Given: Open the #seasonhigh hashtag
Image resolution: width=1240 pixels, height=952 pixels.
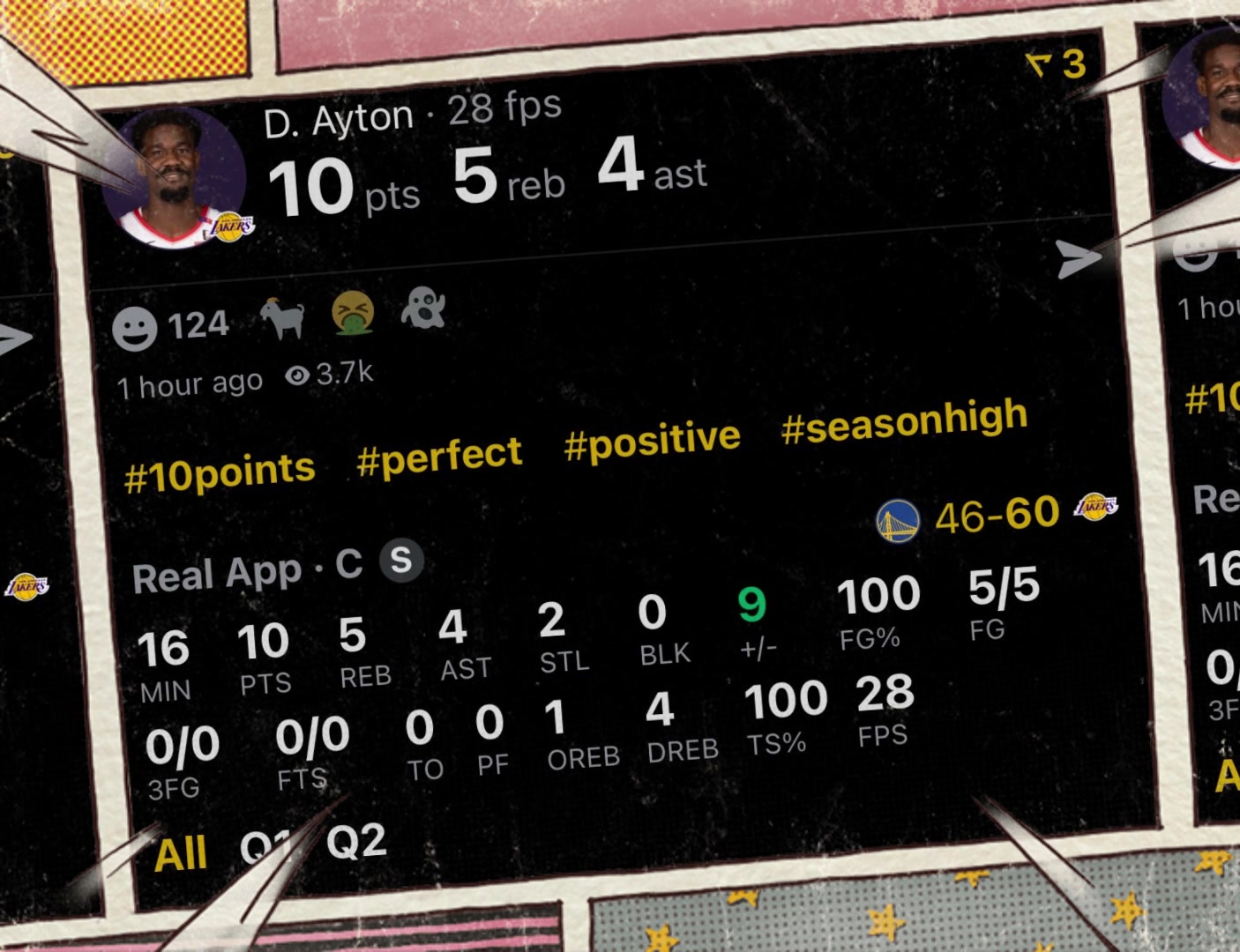Looking at the screenshot, I should coord(904,421).
